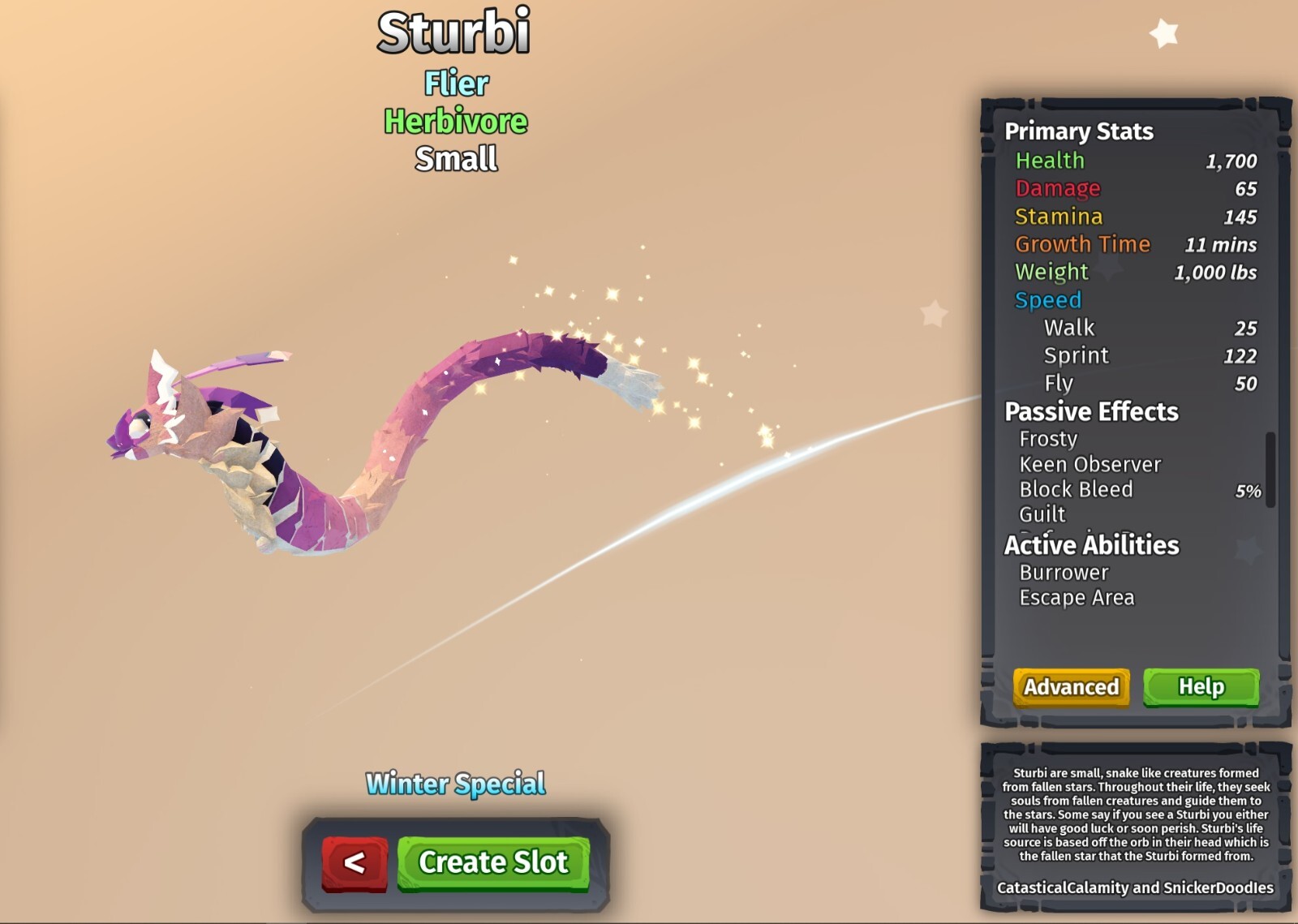Click the CatasticalCalamity and SnickerDoodles credit

[x=1136, y=887]
